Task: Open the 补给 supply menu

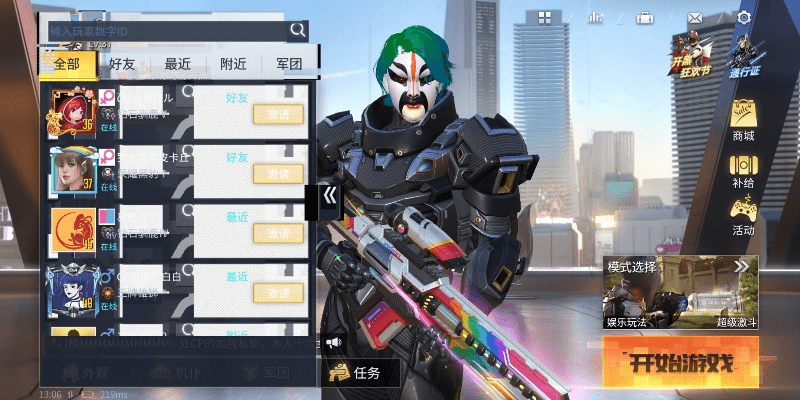Action: click(x=743, y=170)
